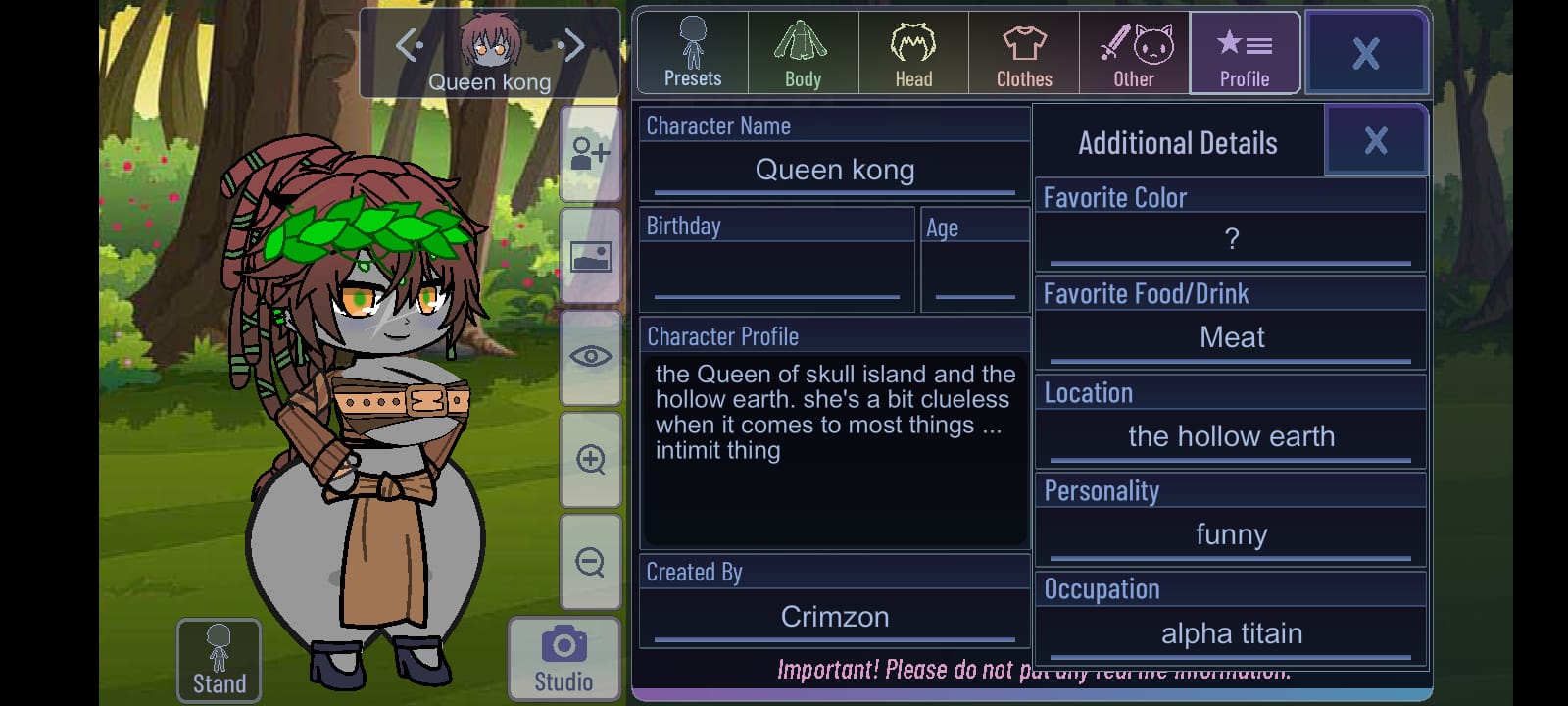Edit the Character Profile description box
Screen dimensions: 1568x706
[x=834, y=449]
